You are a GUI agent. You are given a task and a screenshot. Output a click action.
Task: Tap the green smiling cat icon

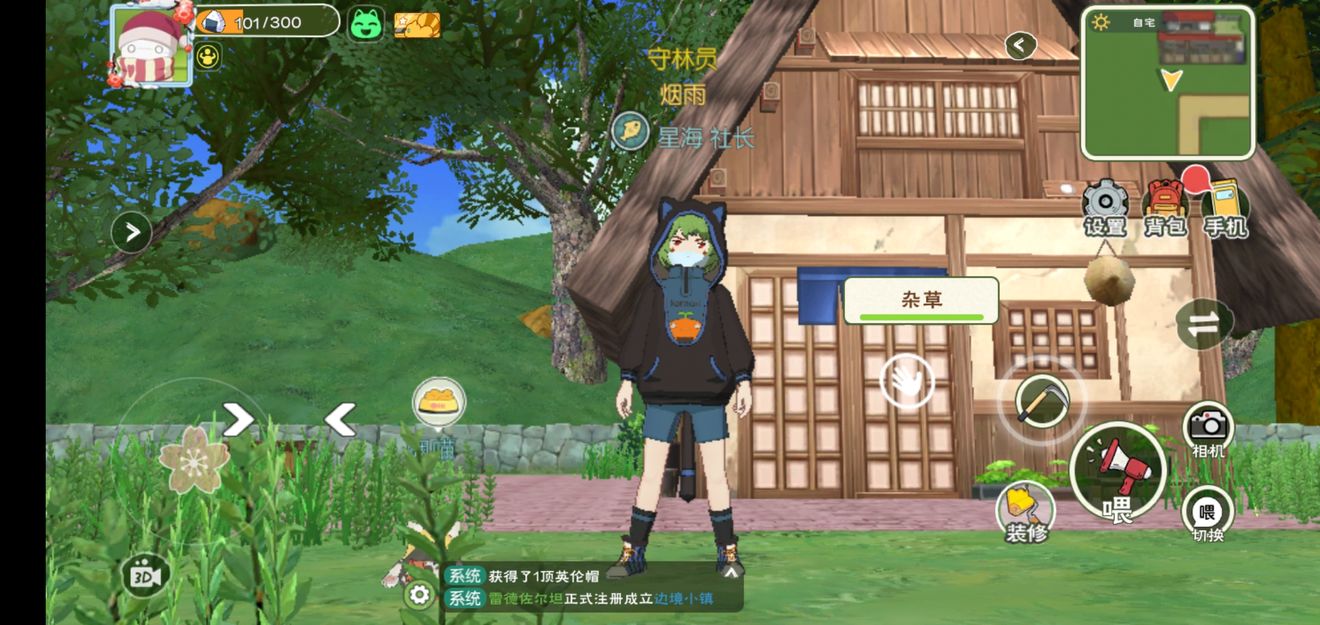(x=366, y=24)
